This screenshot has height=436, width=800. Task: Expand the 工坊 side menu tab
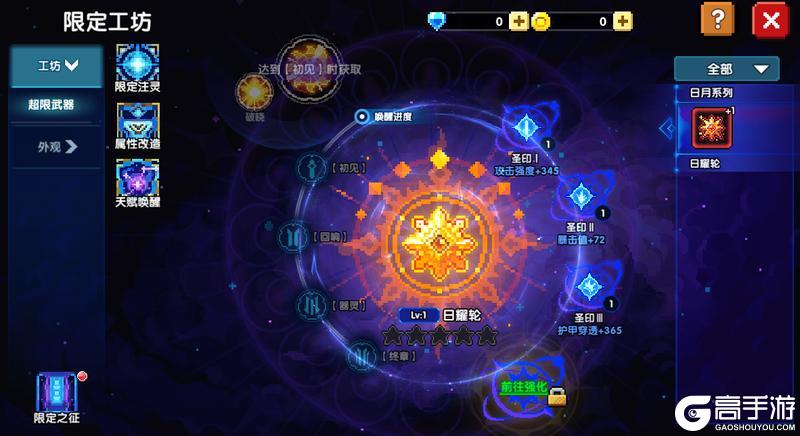[57, 66]
